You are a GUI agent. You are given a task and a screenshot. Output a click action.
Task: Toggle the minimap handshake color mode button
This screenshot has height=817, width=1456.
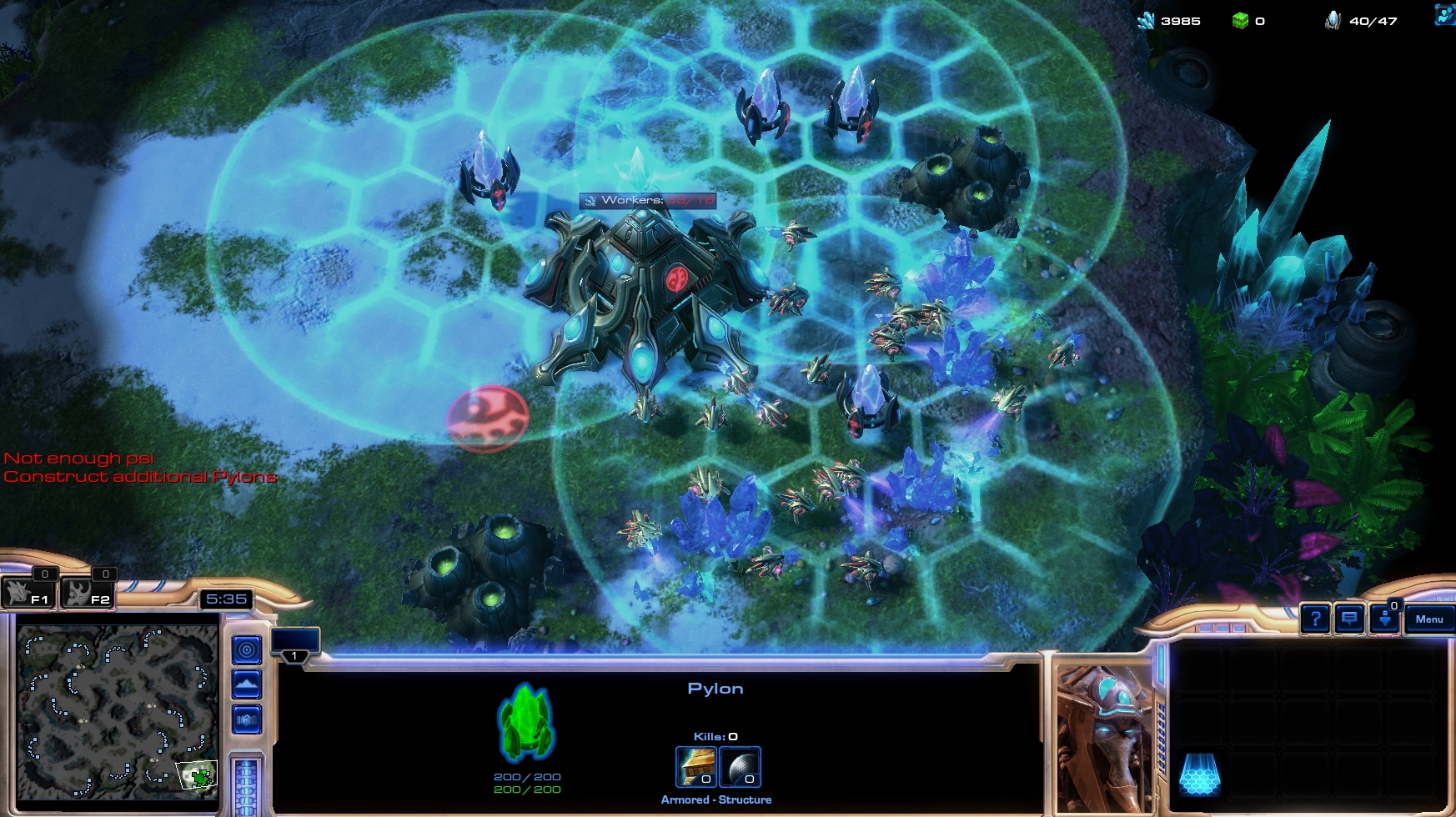[x=246, y=719]
